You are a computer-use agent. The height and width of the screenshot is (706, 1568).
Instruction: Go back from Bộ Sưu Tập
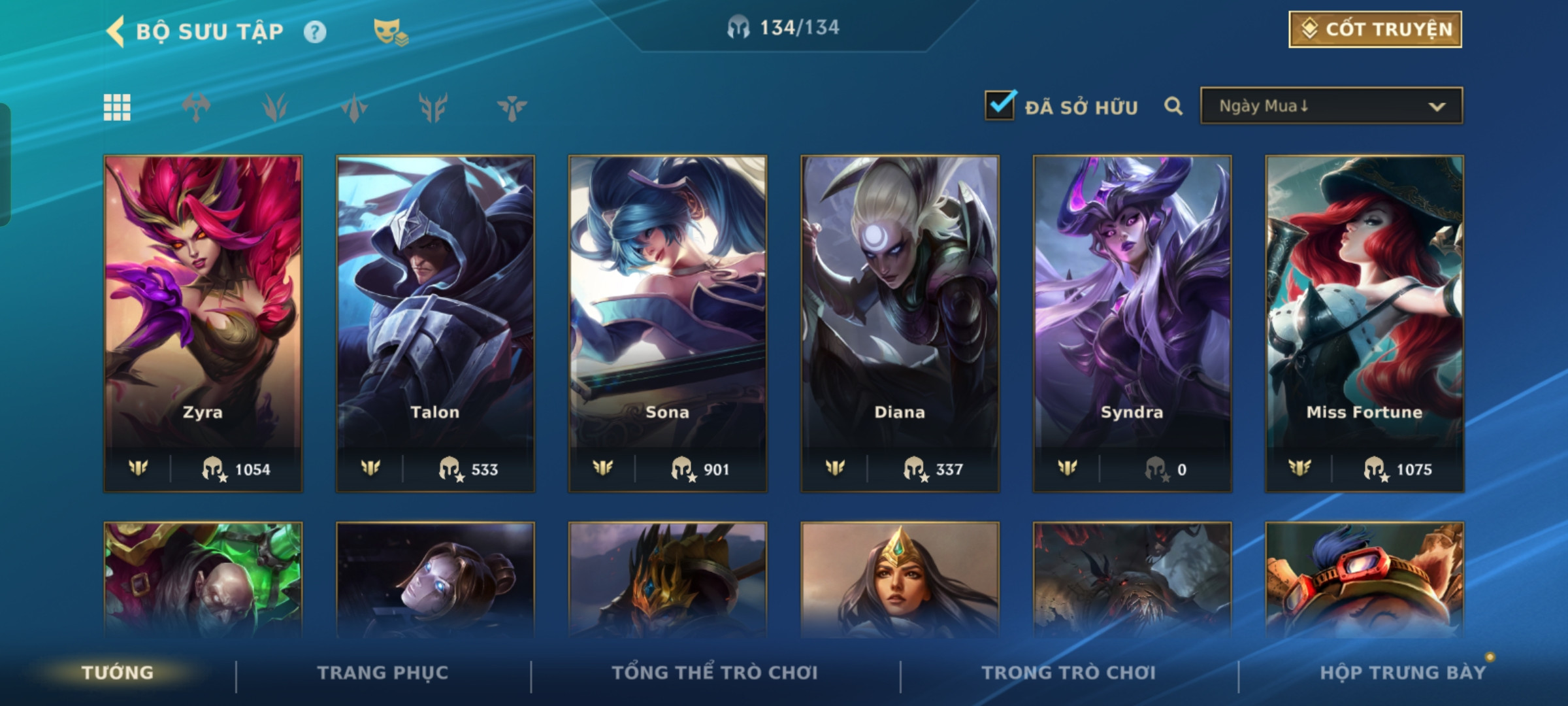pyautogui.click(x=116, y=31)
